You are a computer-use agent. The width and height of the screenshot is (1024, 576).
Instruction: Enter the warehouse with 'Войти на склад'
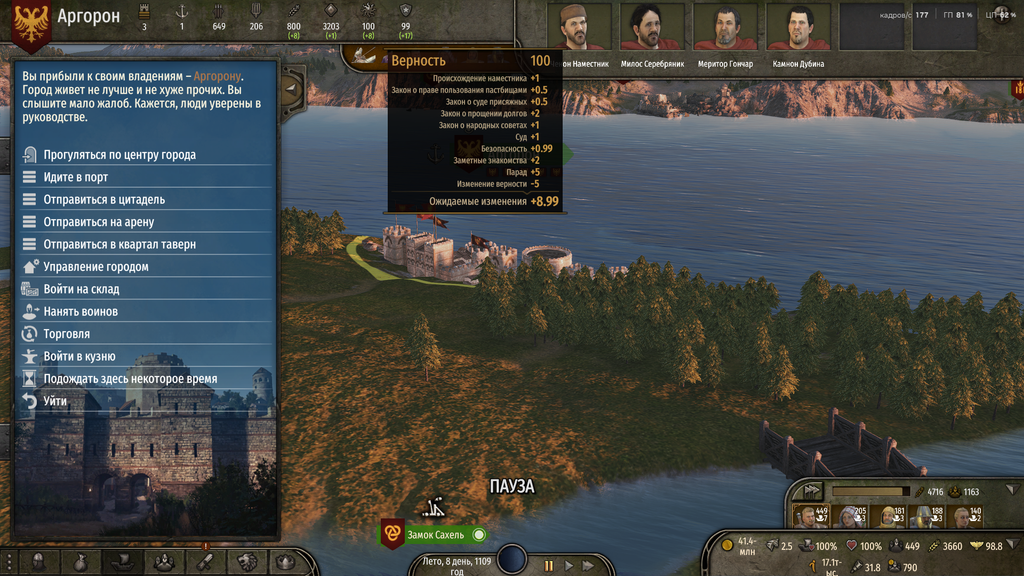point(81,289)
